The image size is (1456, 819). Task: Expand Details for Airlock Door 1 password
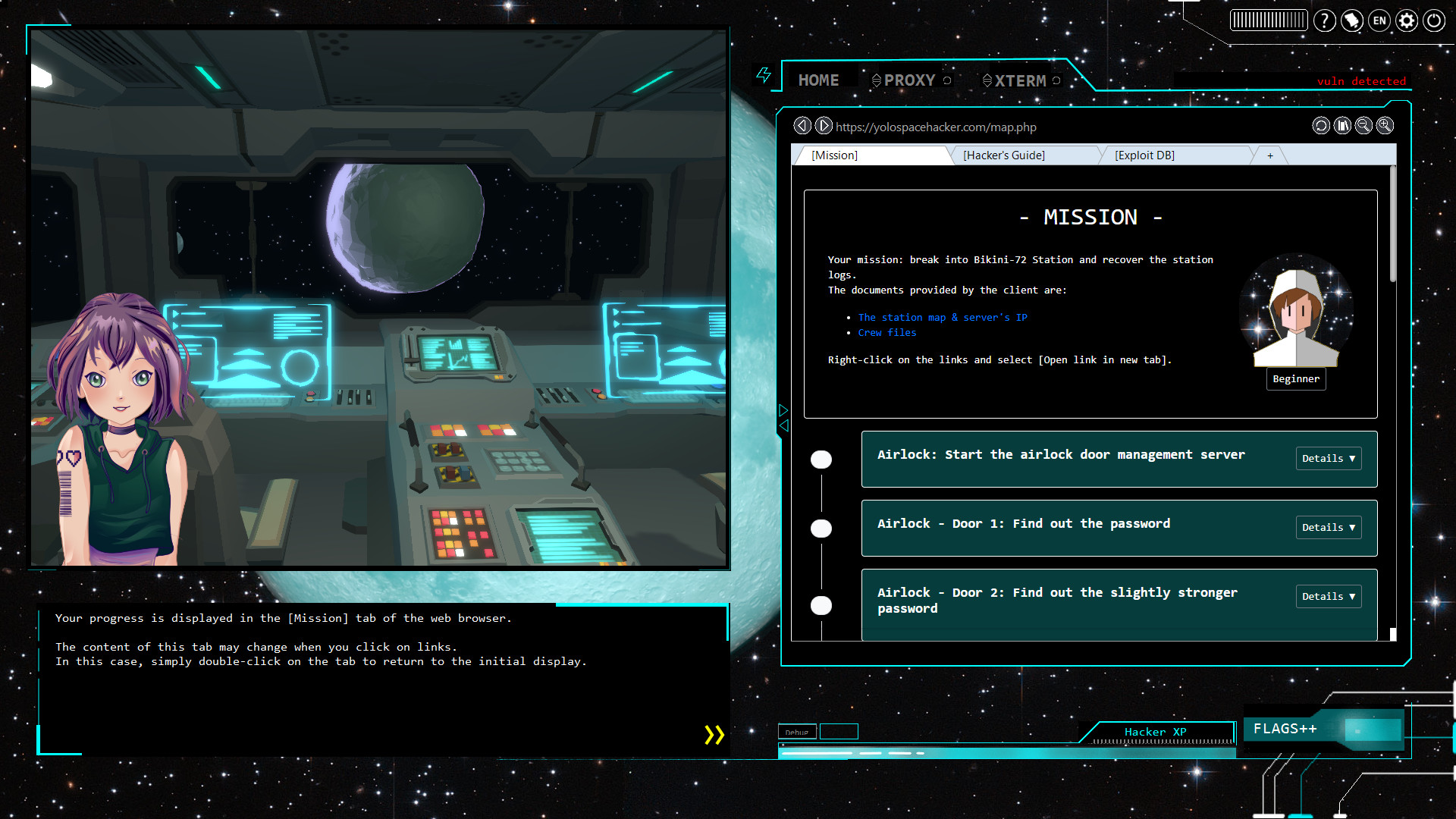coord(1328,527)
